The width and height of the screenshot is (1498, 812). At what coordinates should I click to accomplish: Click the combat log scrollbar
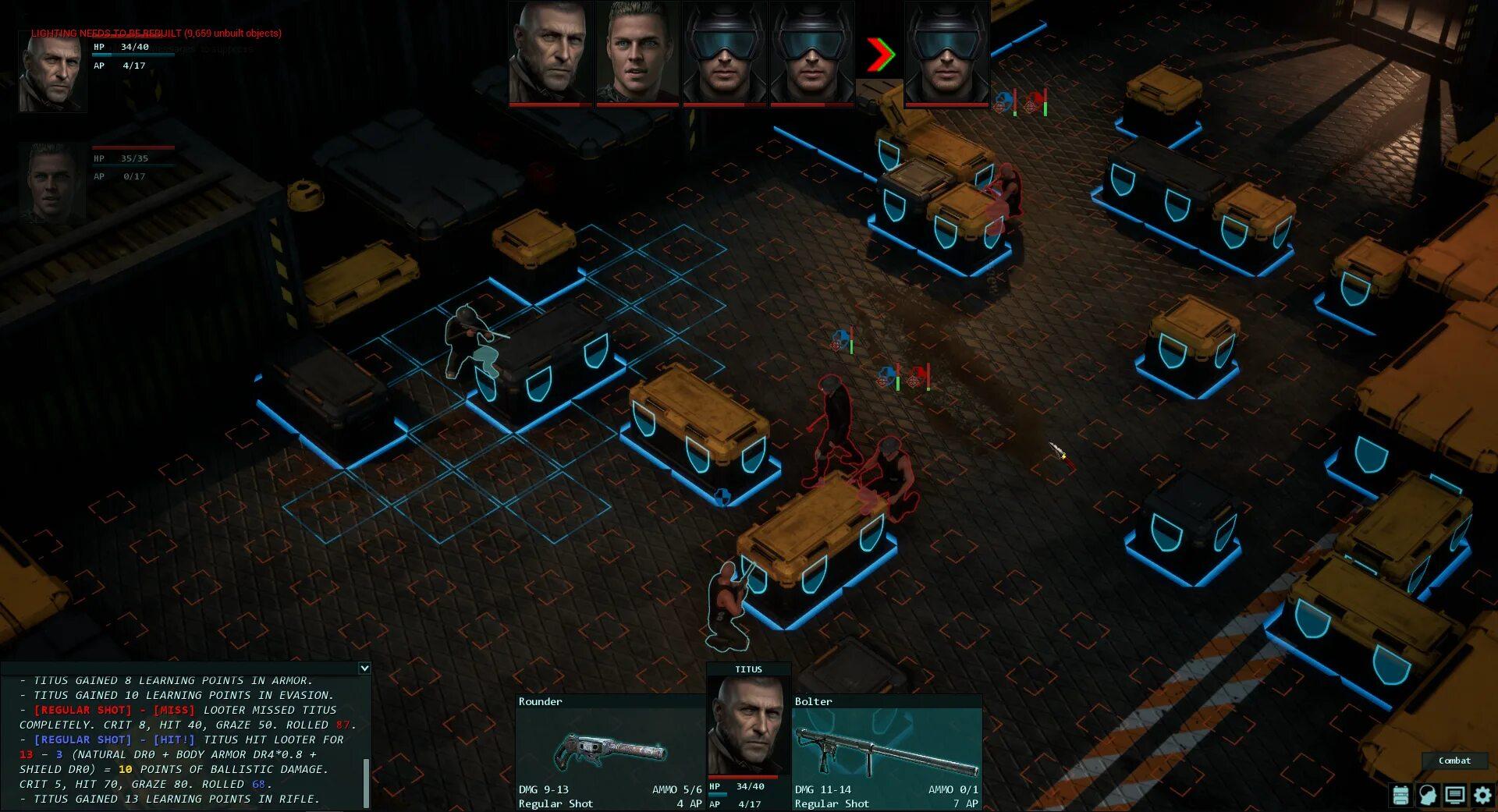[366, 782]
